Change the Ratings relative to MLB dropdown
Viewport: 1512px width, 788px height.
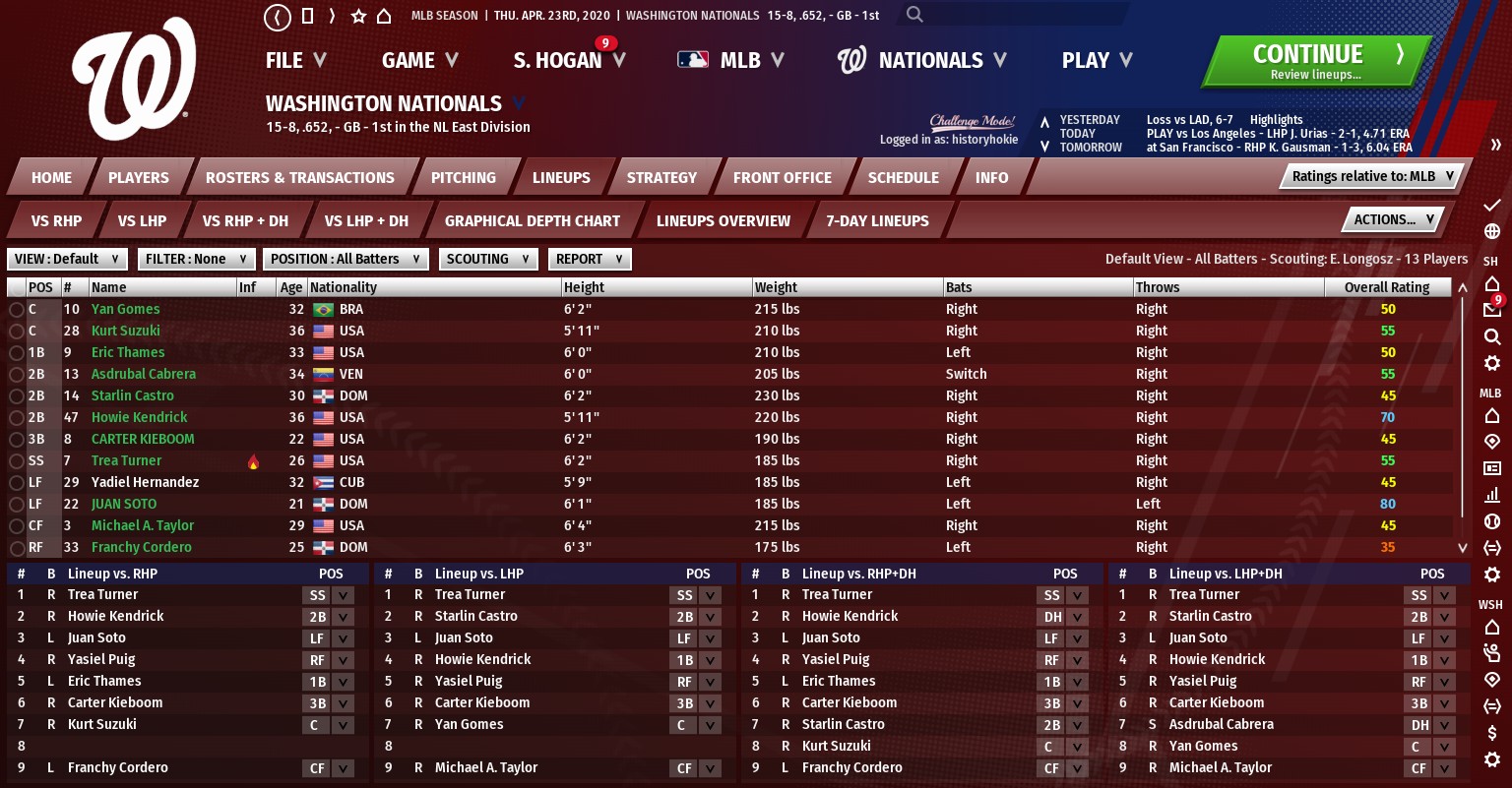tap(1372, 177)
